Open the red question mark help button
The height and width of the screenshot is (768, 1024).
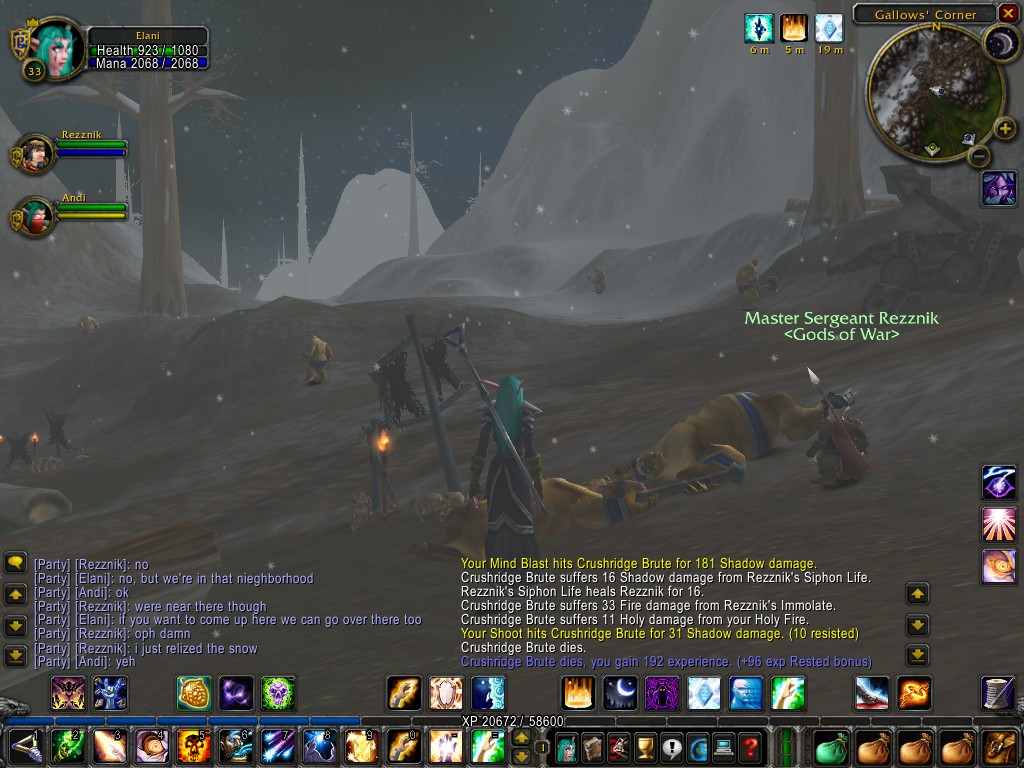coord(750,747)
